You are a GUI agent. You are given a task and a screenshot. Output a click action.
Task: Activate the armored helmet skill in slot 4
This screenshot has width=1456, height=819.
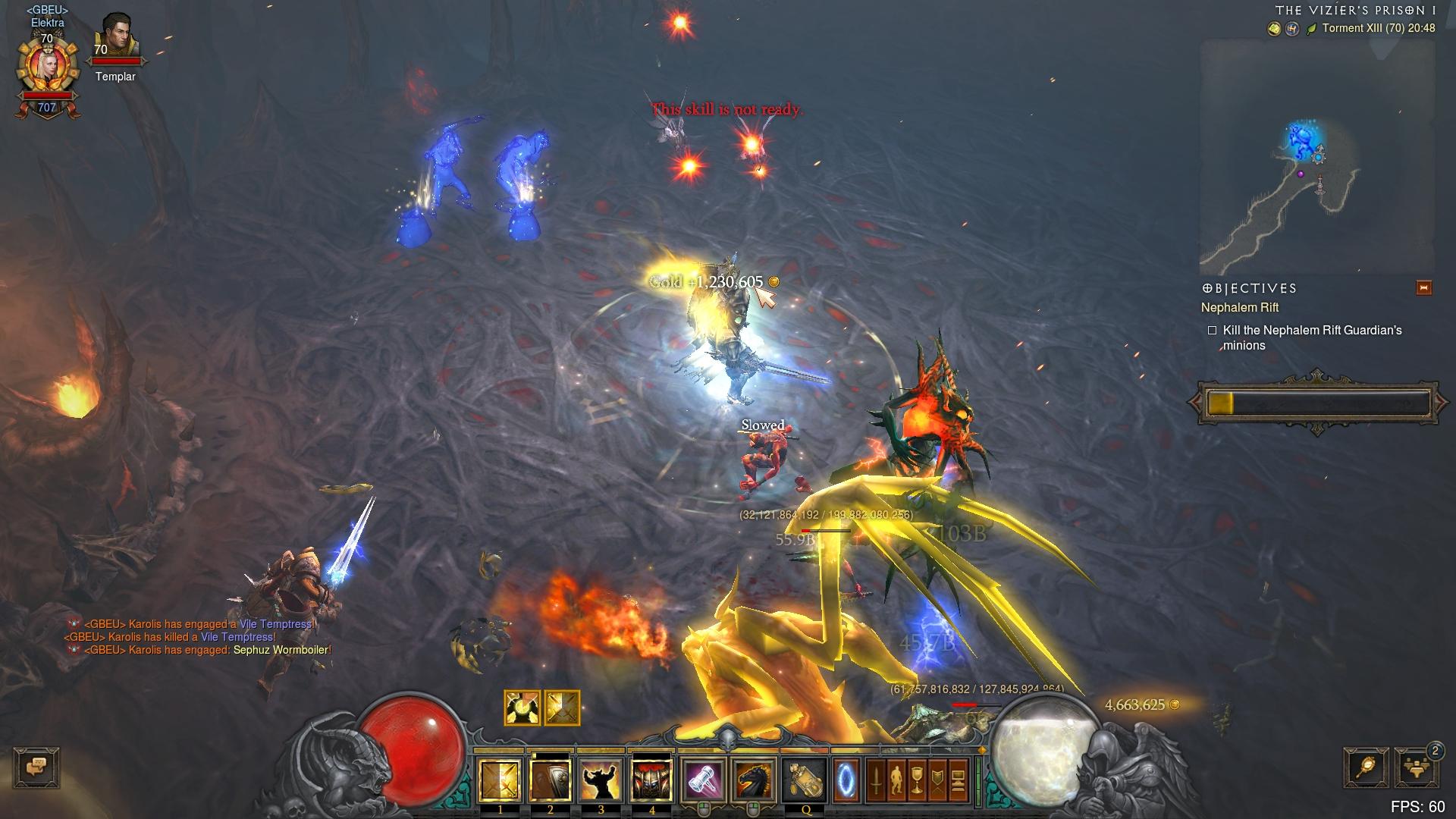[651, 780]
